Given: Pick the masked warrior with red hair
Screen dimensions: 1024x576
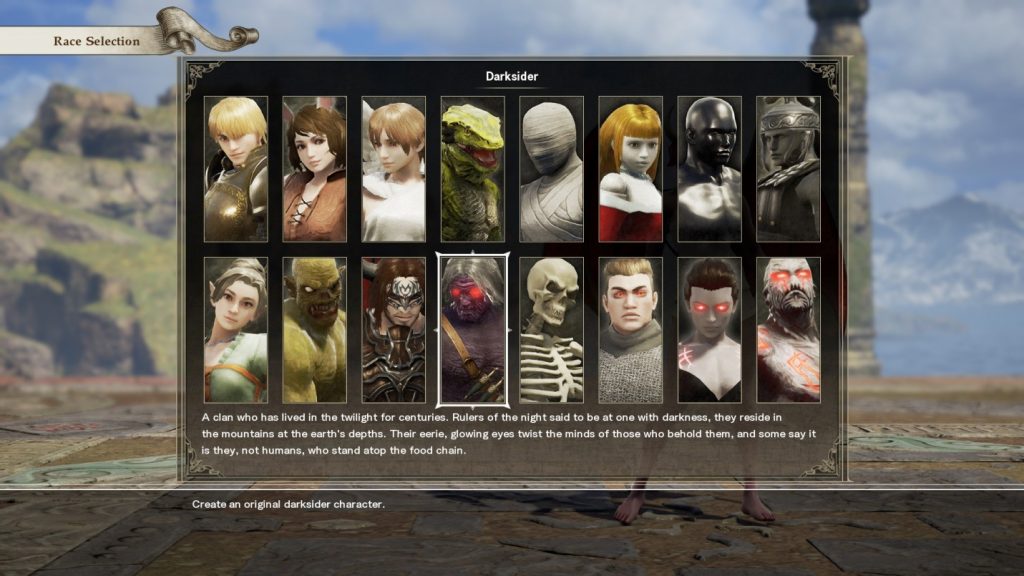Looking at the screenshot, I should (393, 329).
